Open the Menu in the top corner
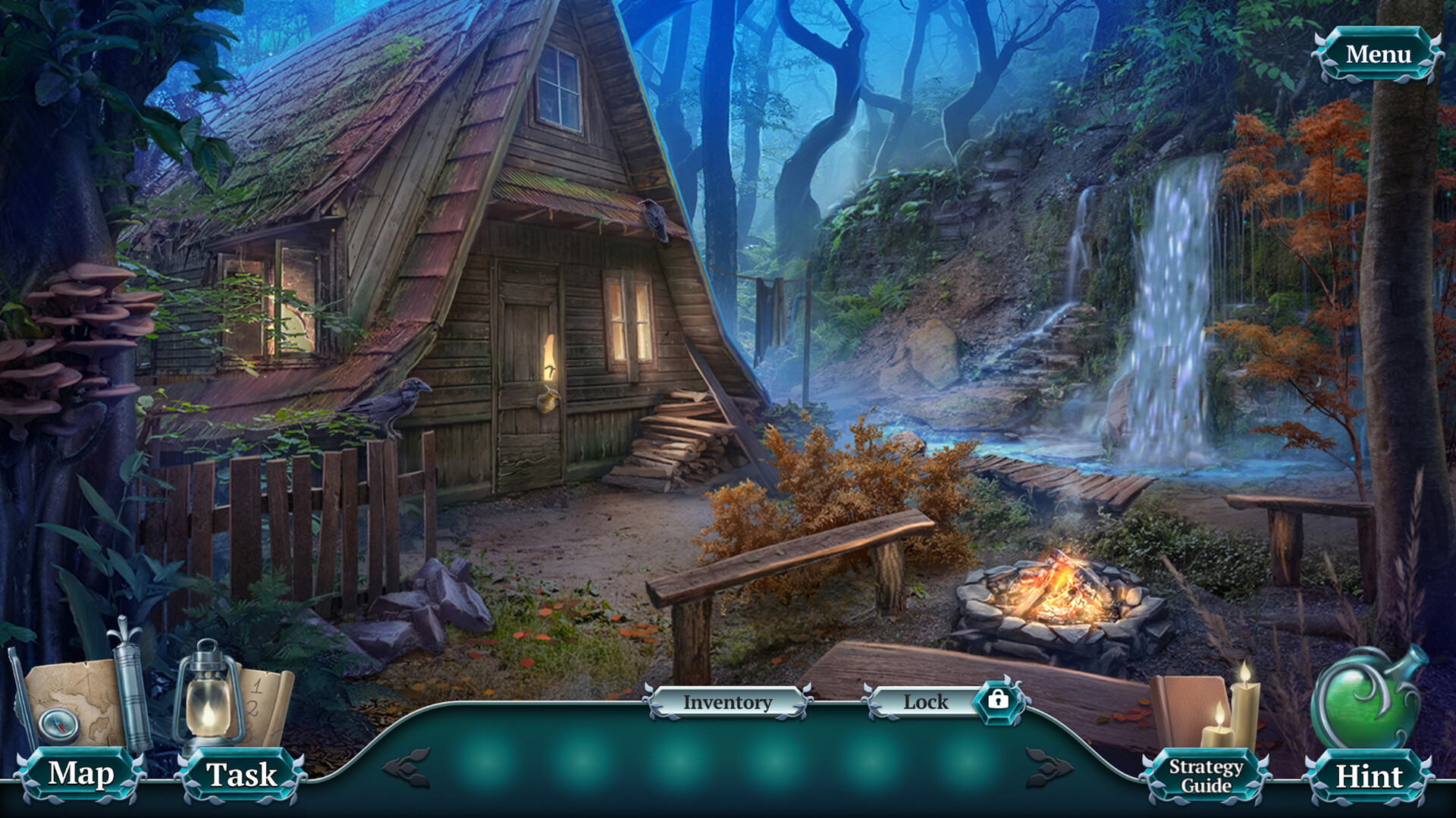This screenshot has height=818, width=1456. (x=1380, y=53)
